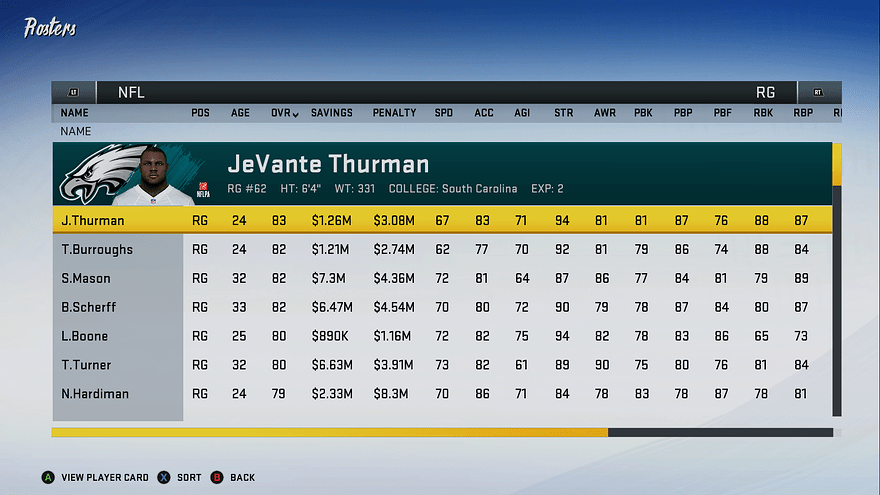Sort by the RBK column header
880x495 pixels.
(763, 113)
